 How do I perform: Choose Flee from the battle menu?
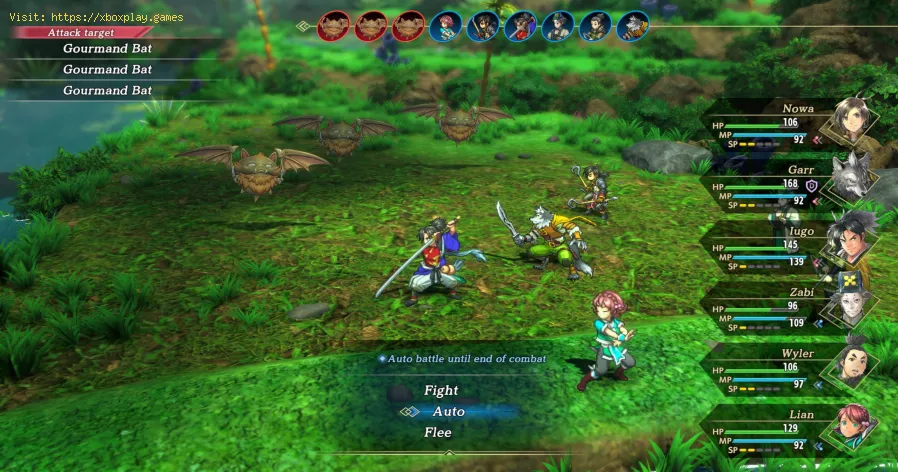point(437,432)
